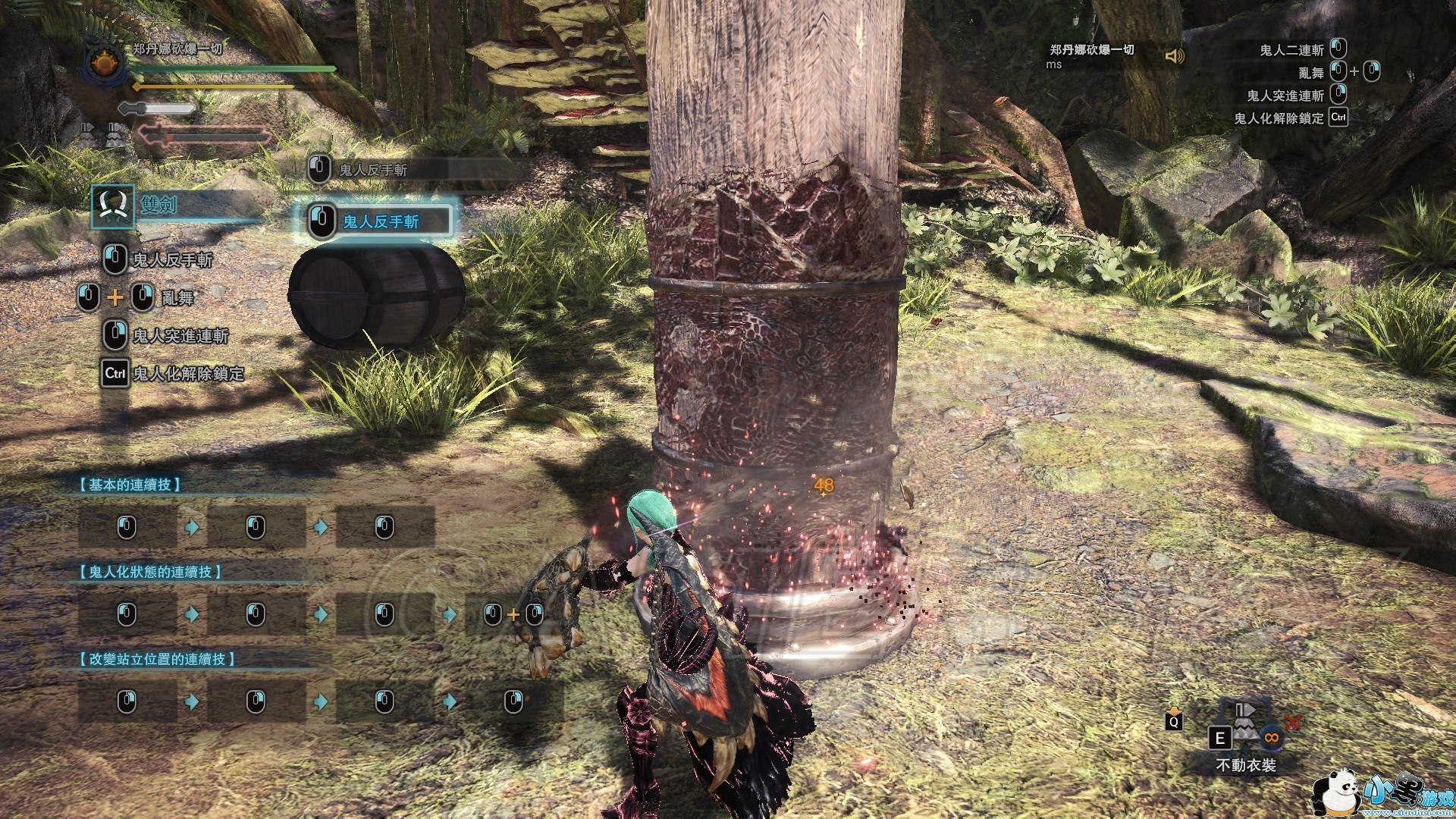Select the highlighted 鬼人反手斬 move entry

pyautogui.click(x=377, y=221)
